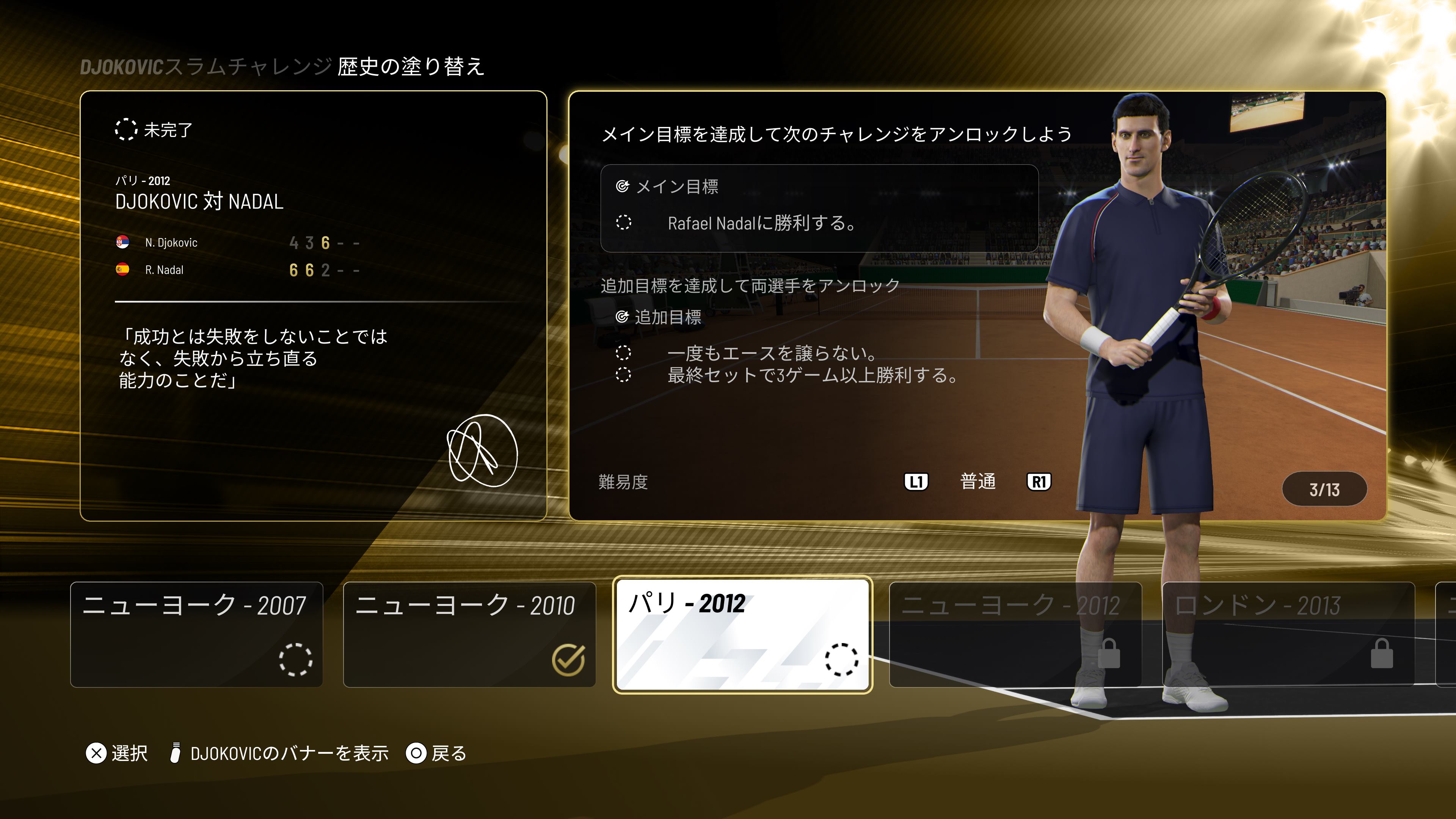Select the locked ロンドン - 2013 tile
Screen dimensions: 1456x819
1288,634
